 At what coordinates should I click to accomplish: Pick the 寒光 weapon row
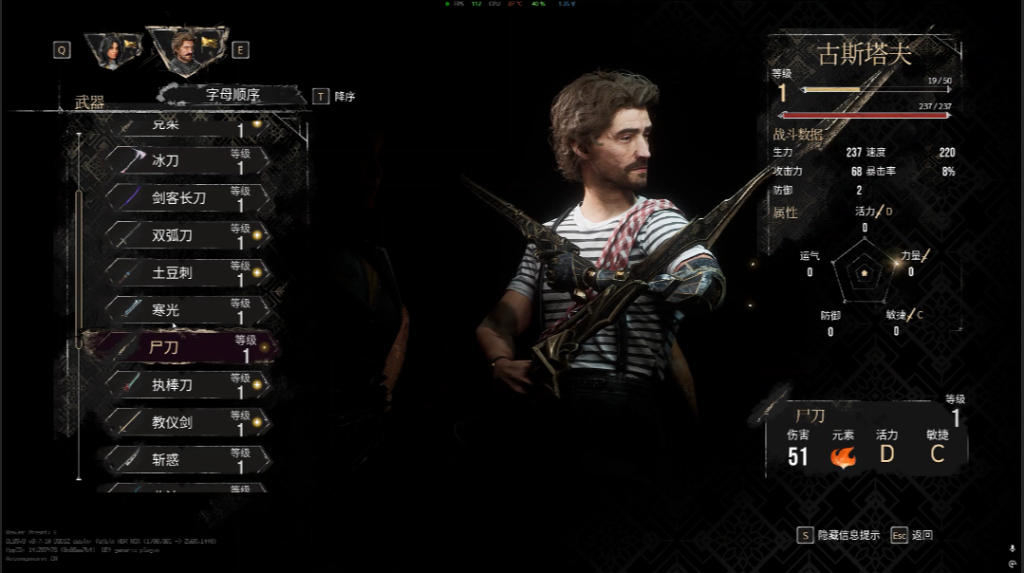pyautogui.click(x=187, y=310)
